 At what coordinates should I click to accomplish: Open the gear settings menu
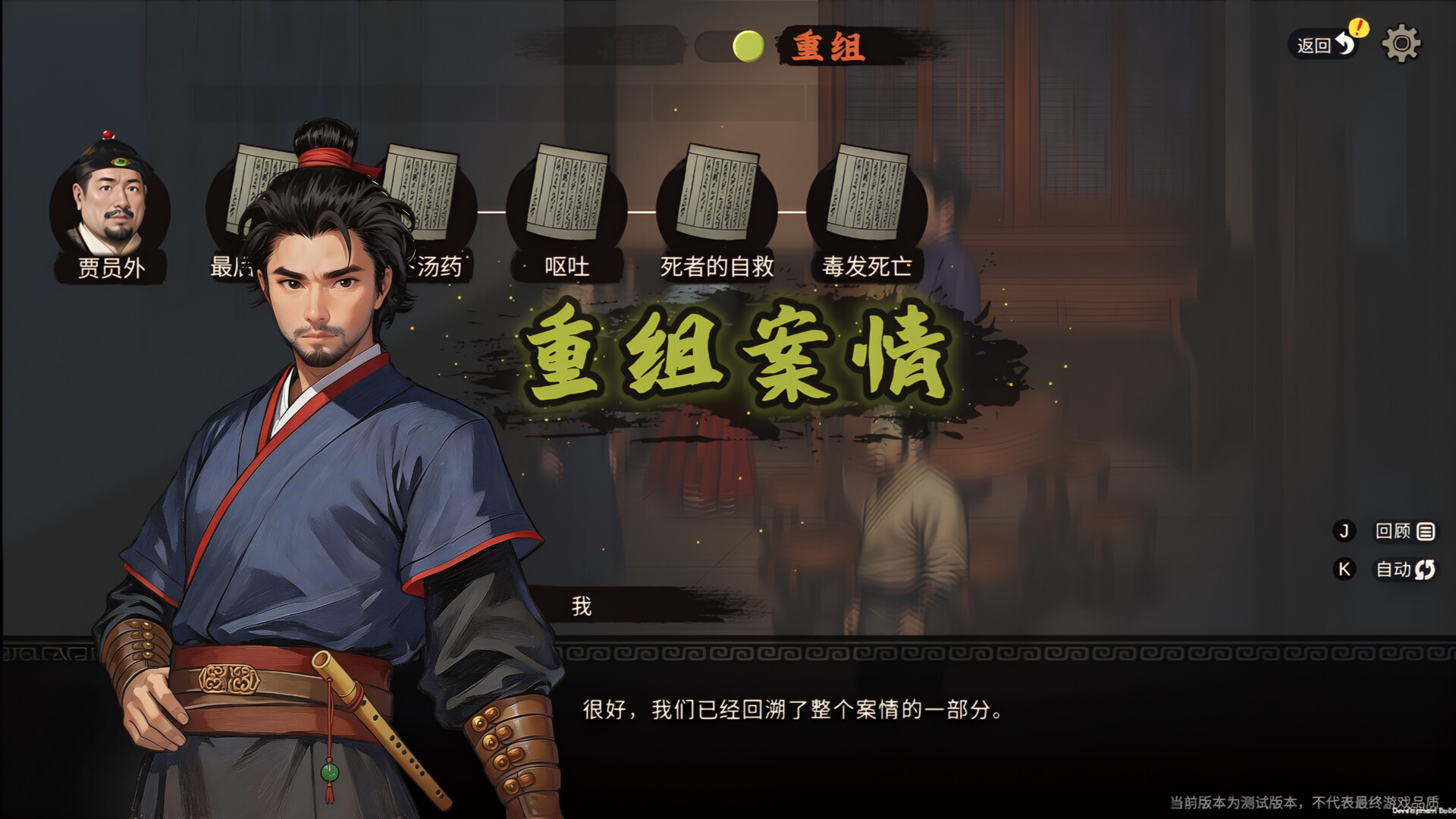1401,44
